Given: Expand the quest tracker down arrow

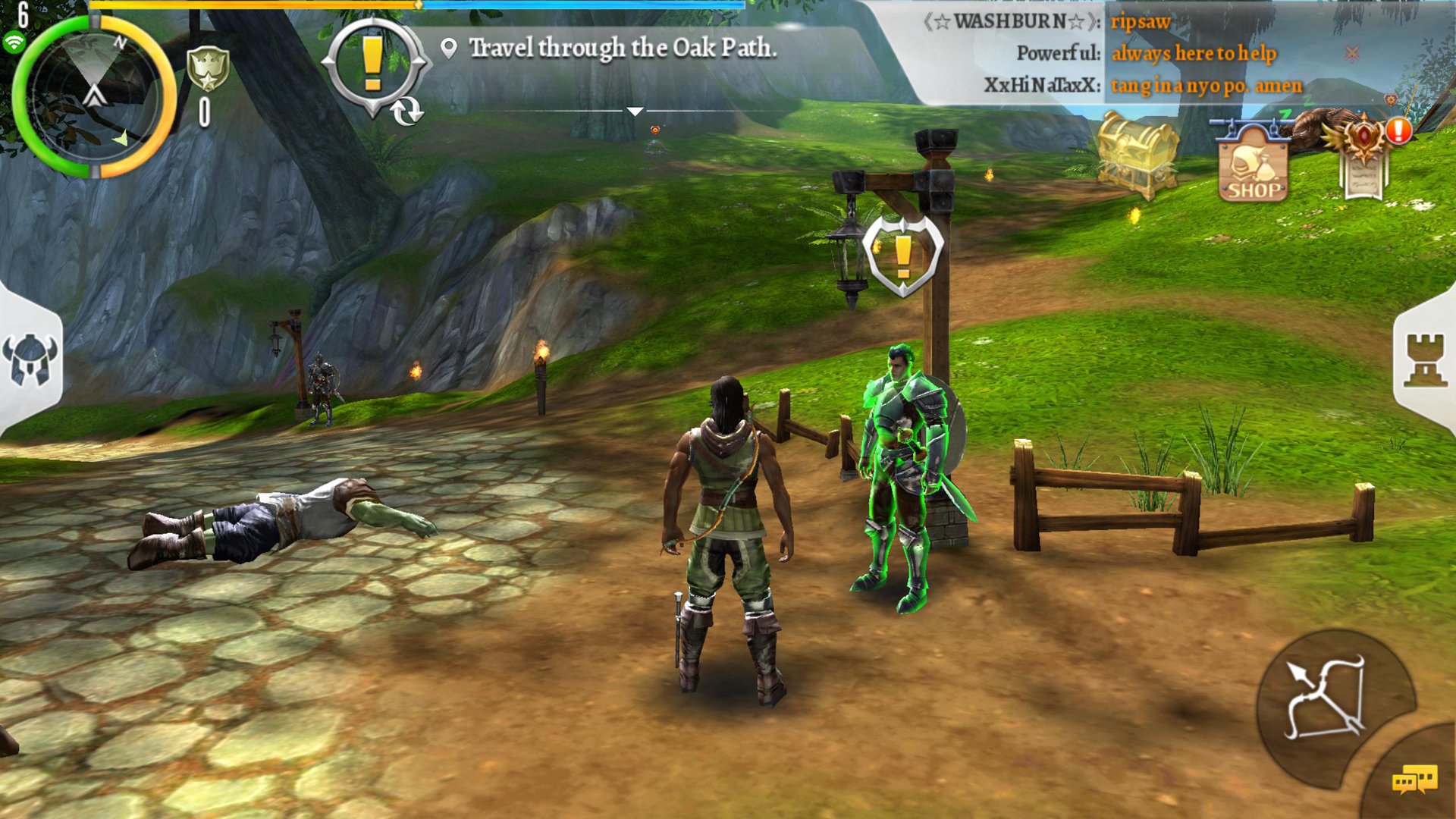Looking at the screenshot, I should click(x=635, y=111).
